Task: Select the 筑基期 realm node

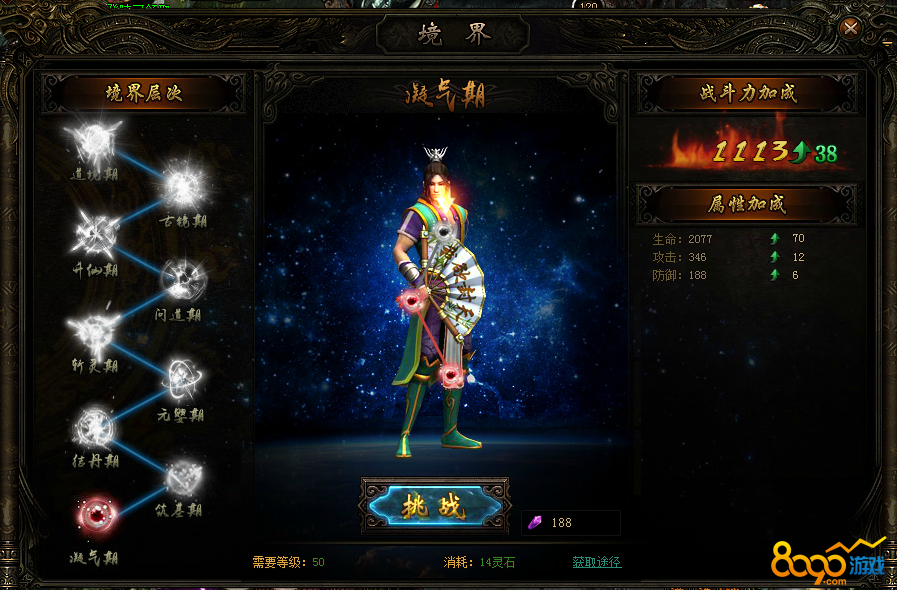Action: [x=181, y=476]
